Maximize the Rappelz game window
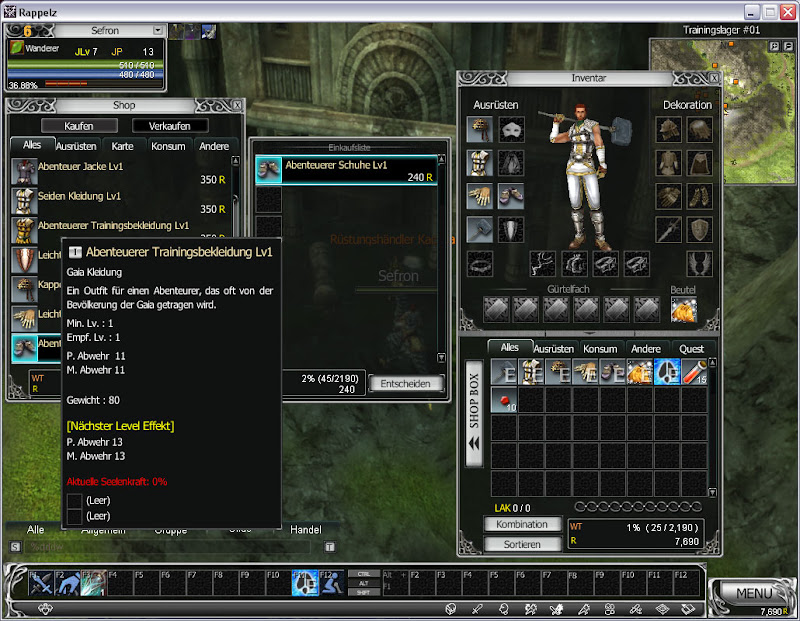The width and height of the screenshot is (800, 621). coord(770,11)
